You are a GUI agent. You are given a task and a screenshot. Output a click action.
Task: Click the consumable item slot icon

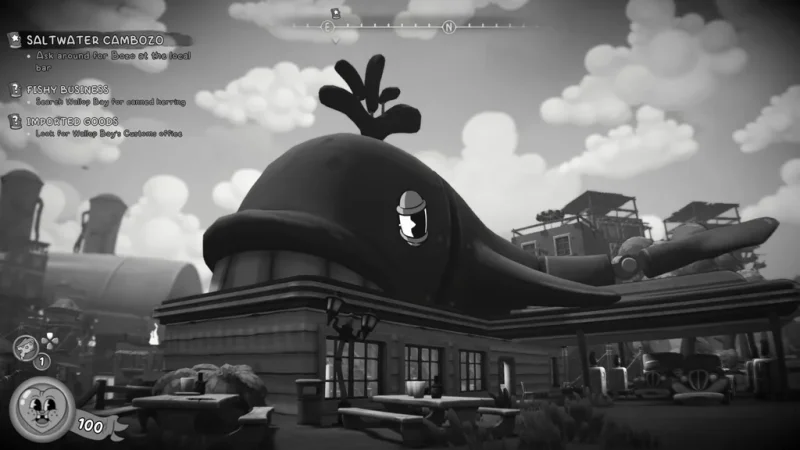point(21,345)
